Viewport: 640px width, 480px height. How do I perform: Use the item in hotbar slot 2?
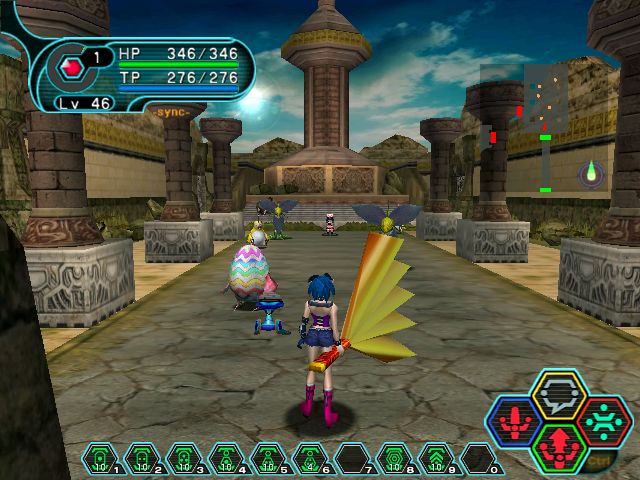click(x=142, y=461)
